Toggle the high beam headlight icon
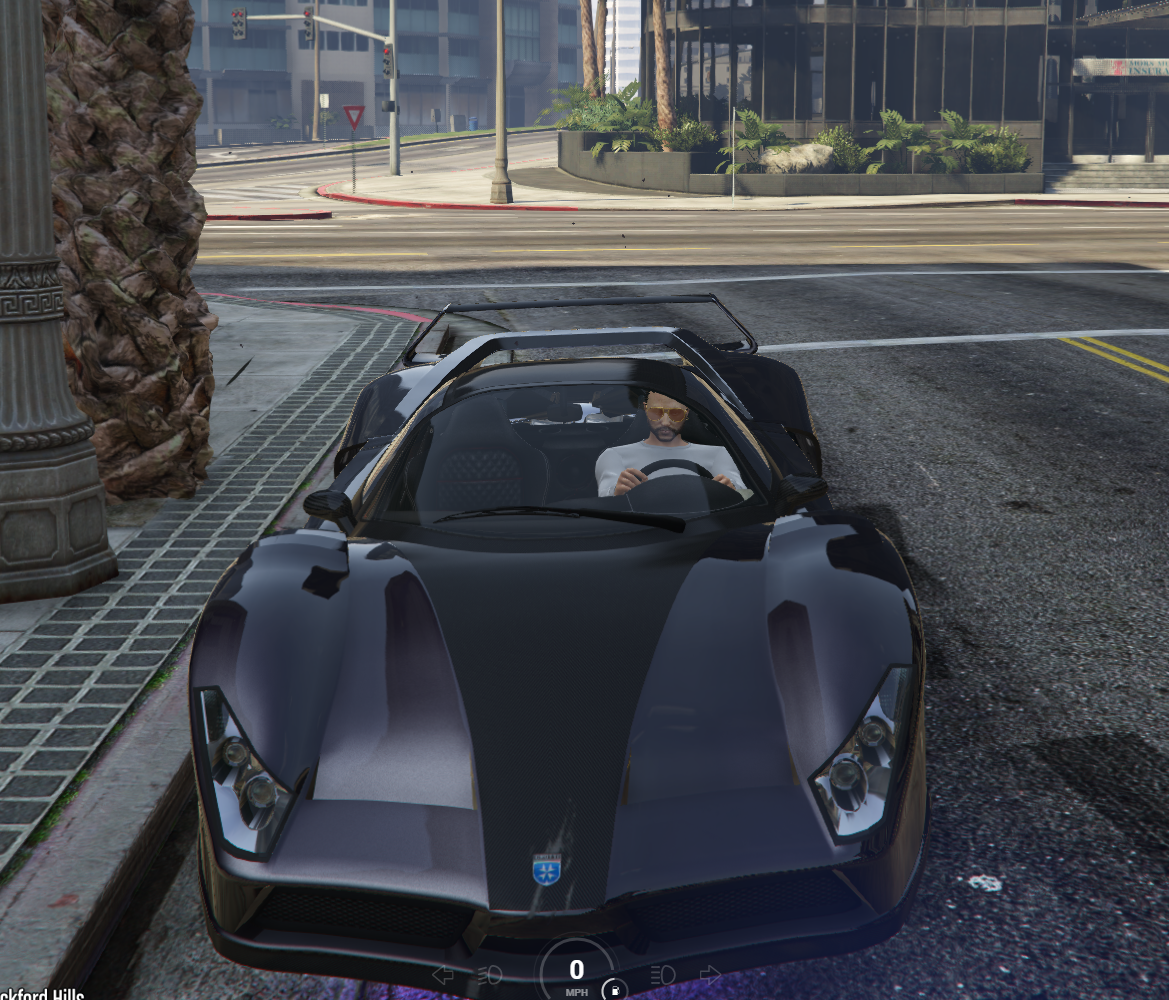The height and width of the screenshot is (1000, 1169). [x=664, y=974]
